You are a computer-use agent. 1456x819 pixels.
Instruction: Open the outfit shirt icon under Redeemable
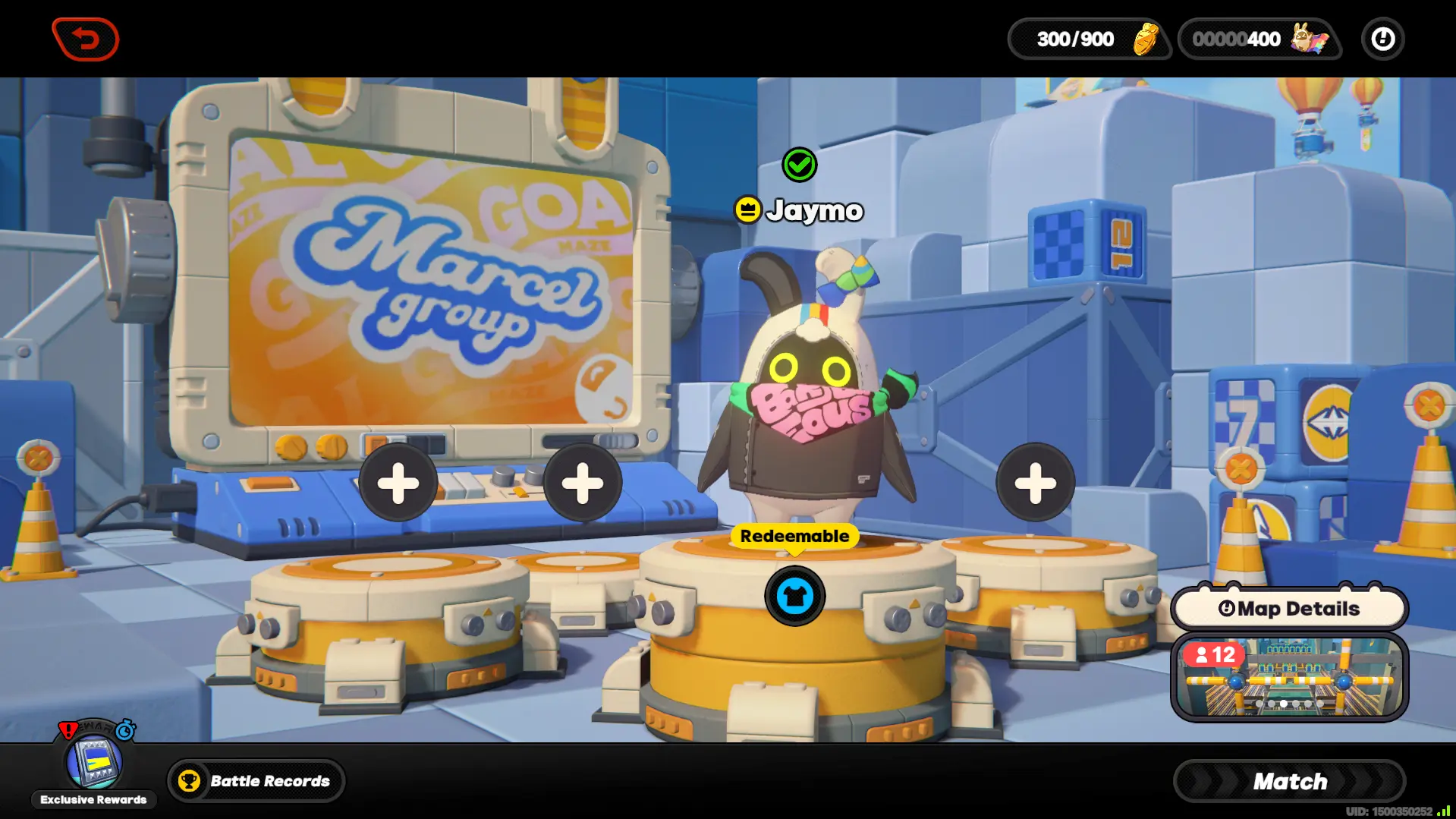[x=794, y=596]
